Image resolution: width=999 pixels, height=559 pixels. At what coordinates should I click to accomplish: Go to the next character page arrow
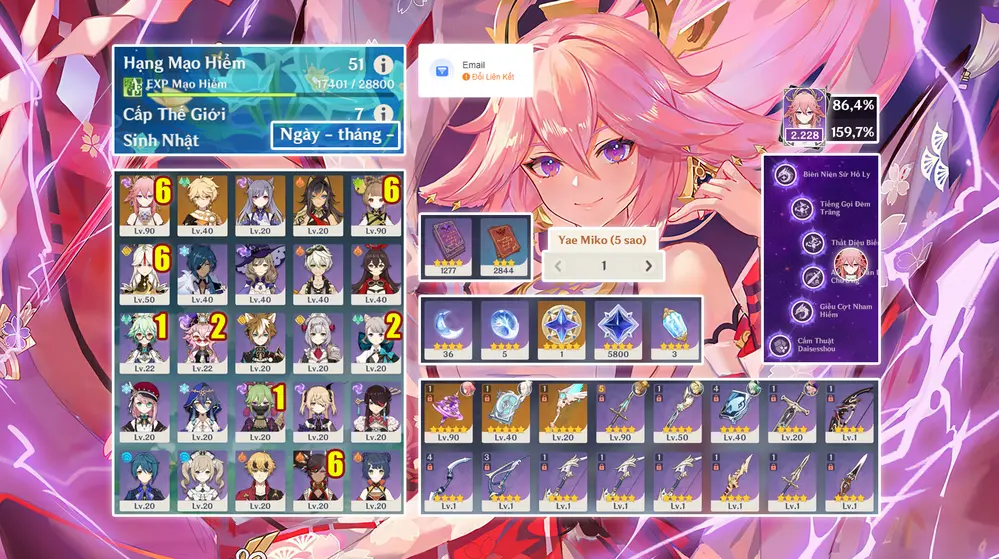[648, 266]
